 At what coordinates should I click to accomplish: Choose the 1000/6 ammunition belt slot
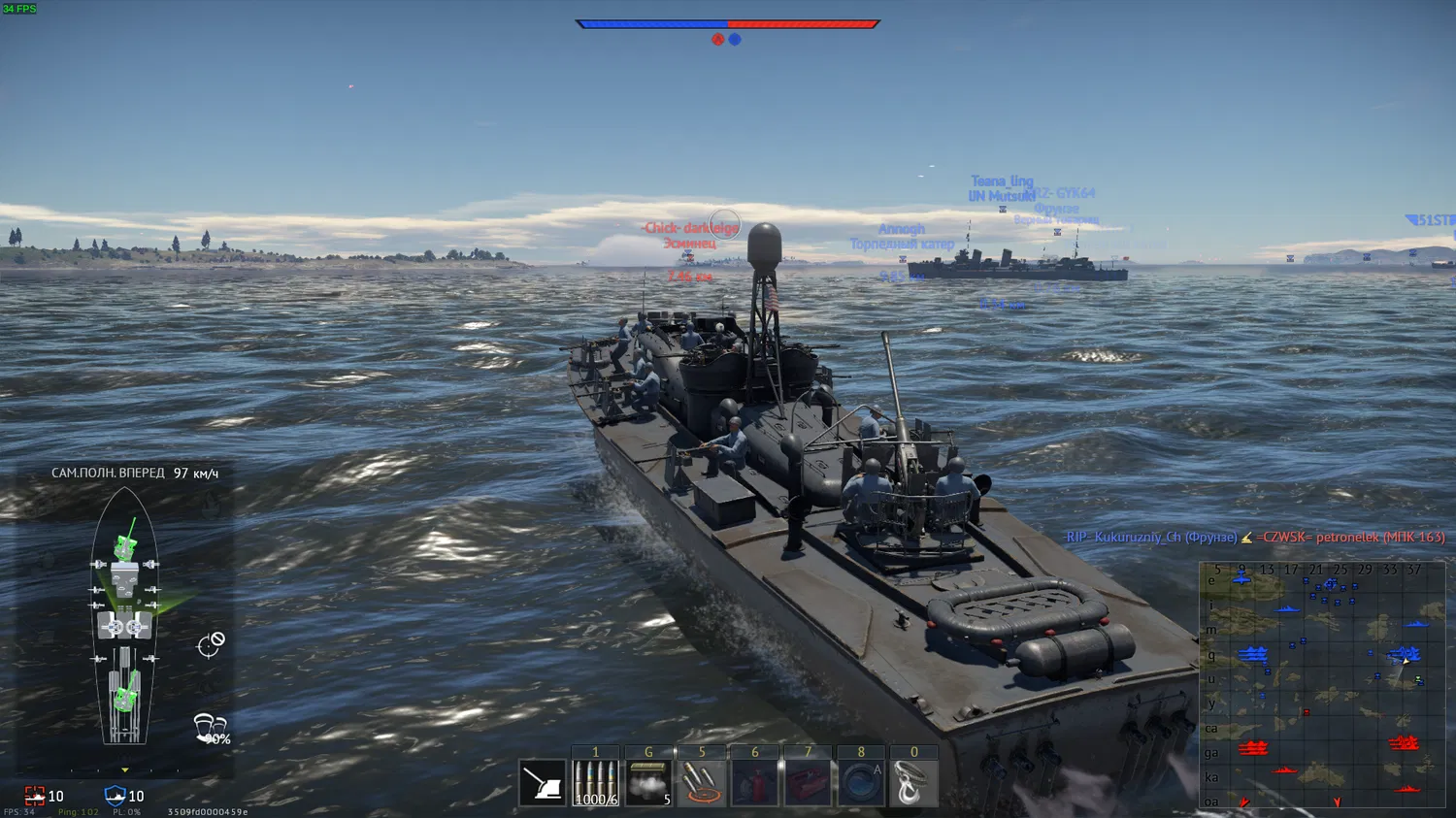point(595,783)
